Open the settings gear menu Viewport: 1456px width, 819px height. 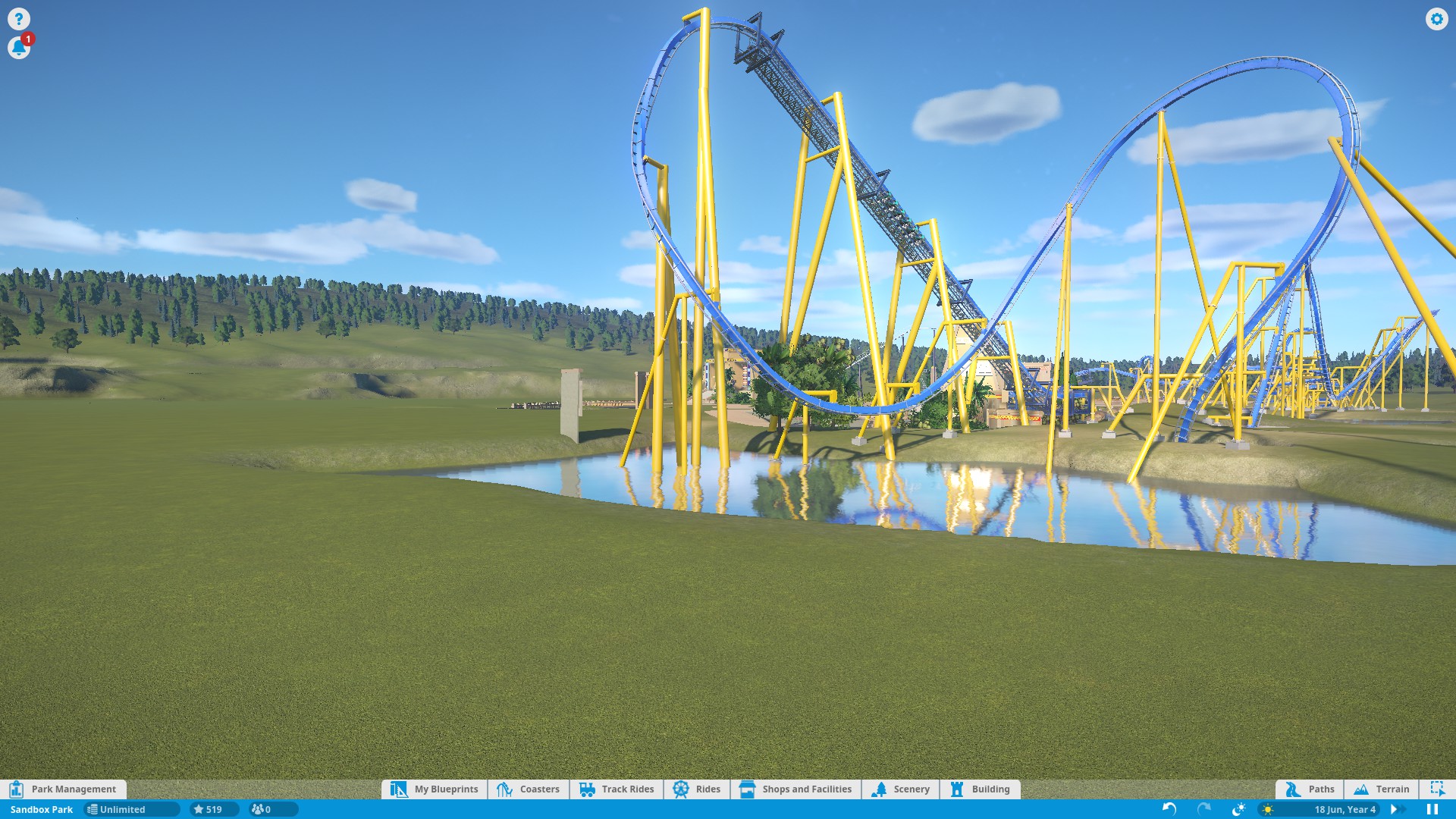[1436, 19]
